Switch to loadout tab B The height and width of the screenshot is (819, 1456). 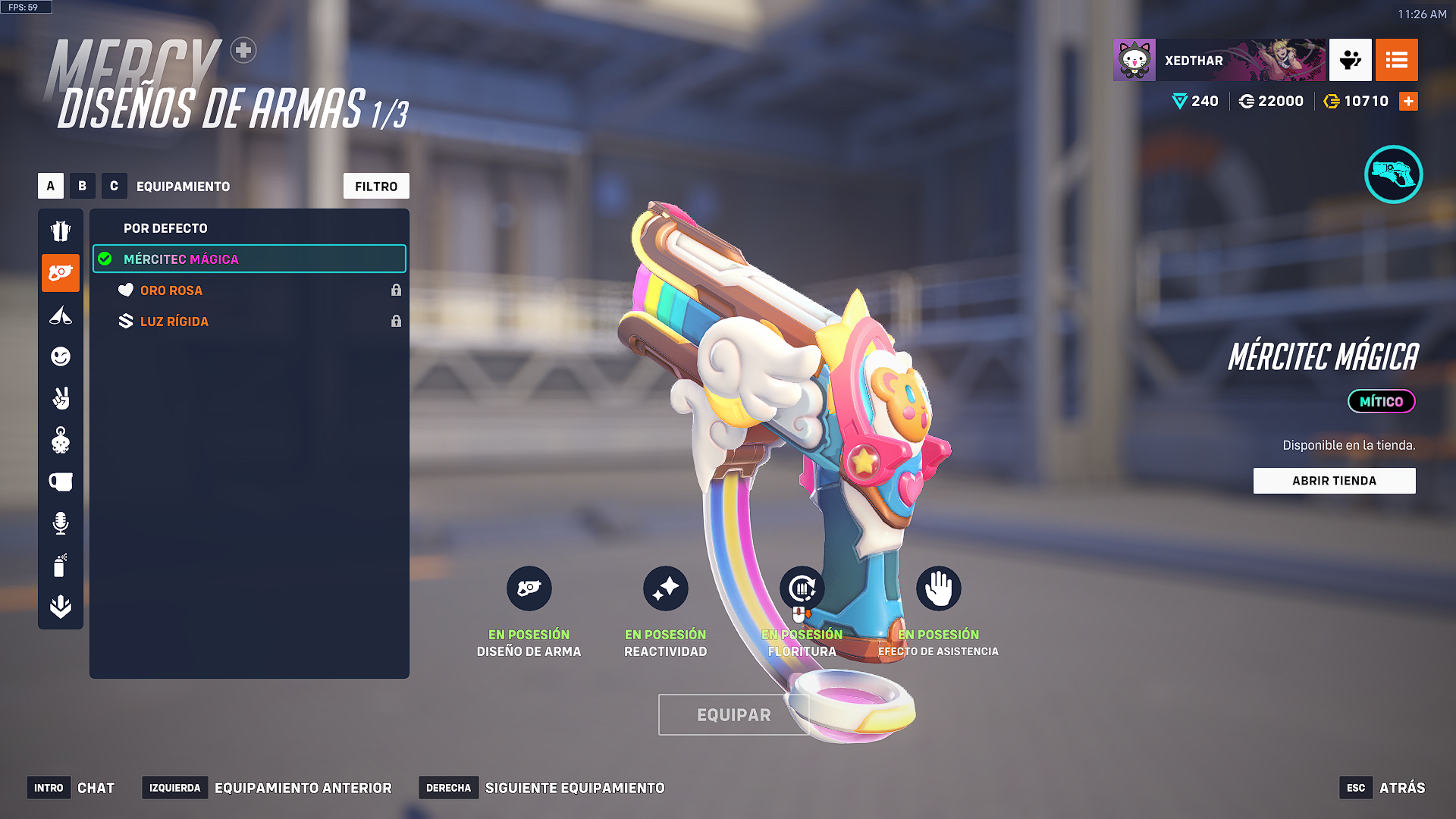[x=83, y=186]
